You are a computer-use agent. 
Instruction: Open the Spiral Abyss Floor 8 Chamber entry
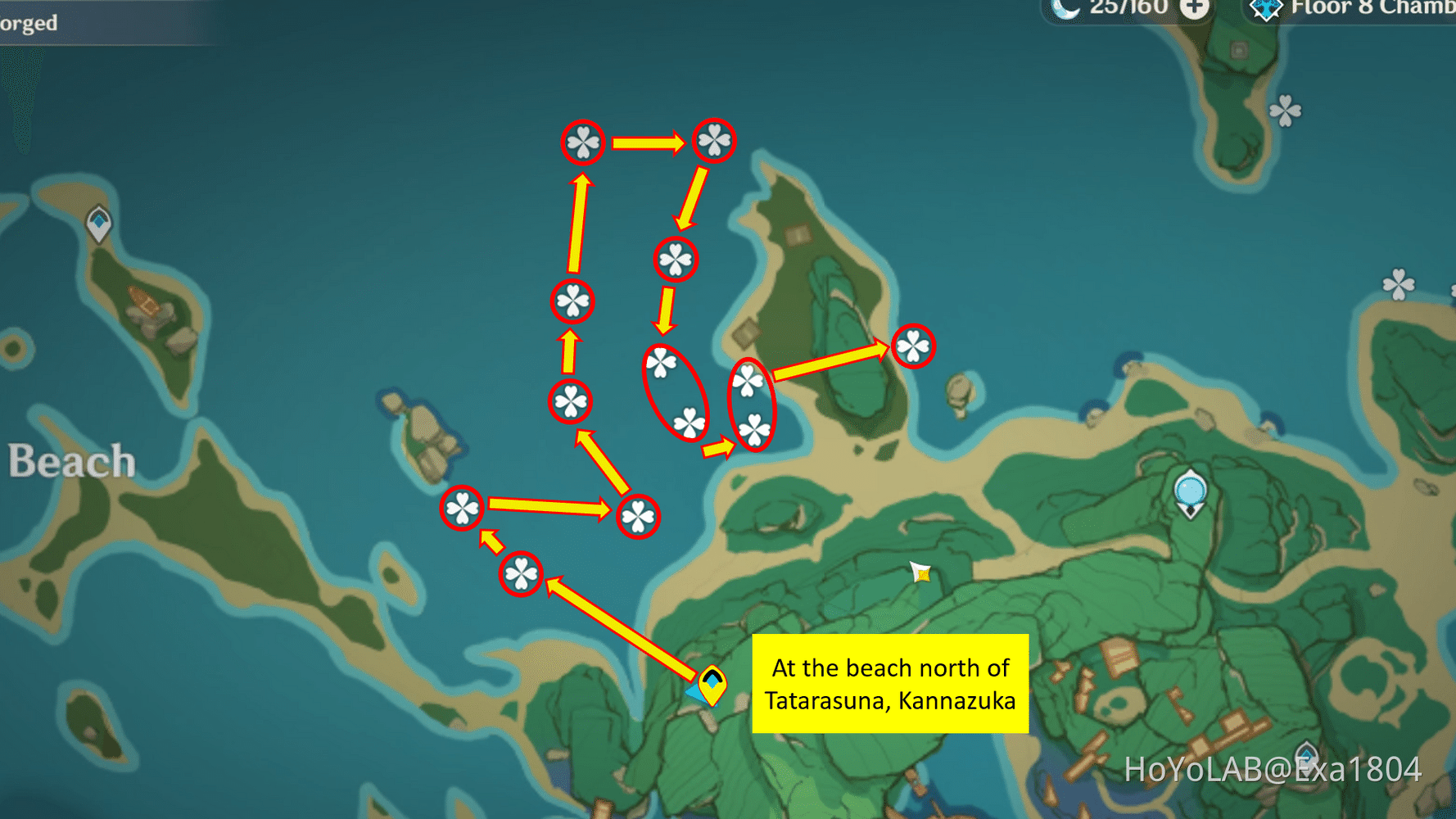[1351, 10]
